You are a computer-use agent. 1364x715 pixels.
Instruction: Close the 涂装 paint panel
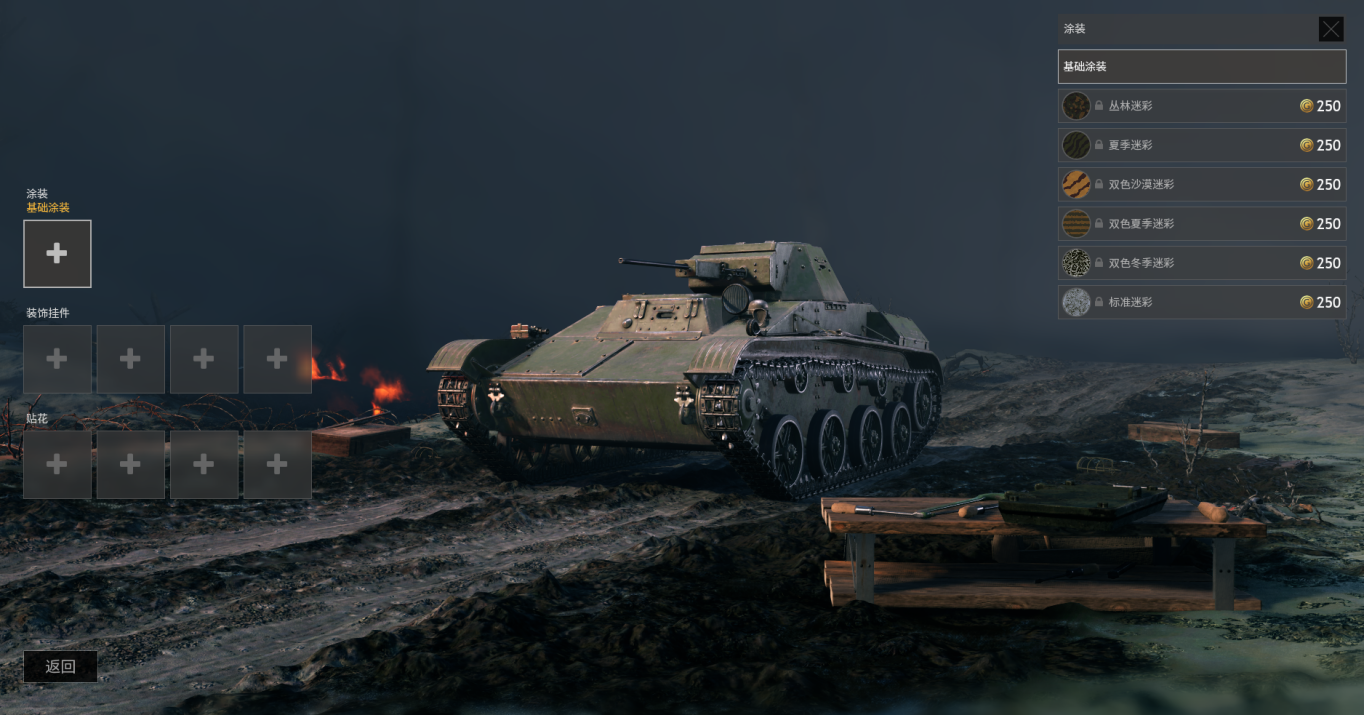(x=1330, y=29)
